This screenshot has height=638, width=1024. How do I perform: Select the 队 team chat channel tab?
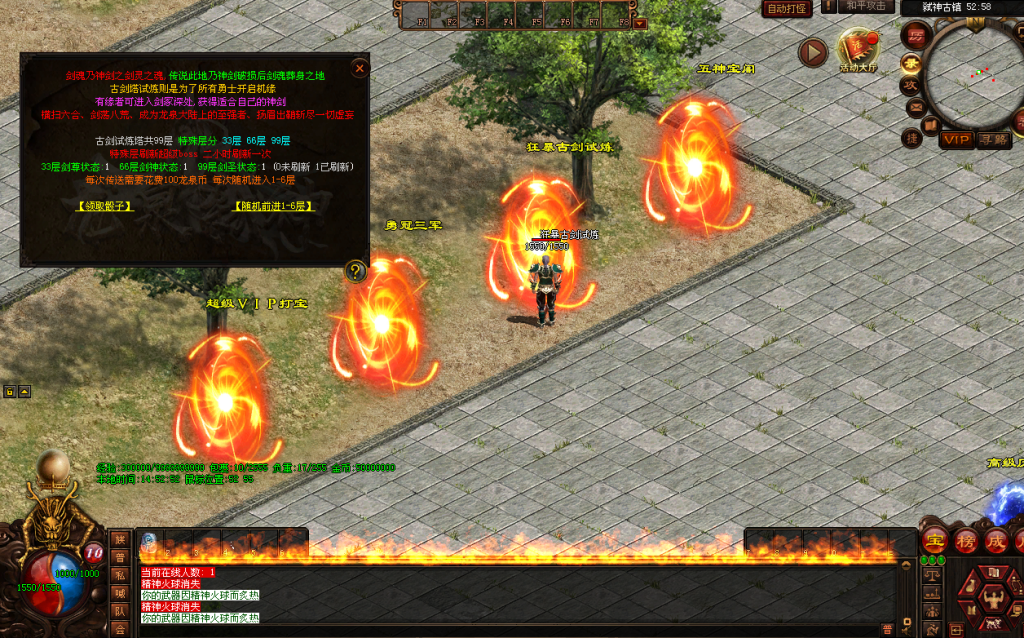[x=119, y=610]
